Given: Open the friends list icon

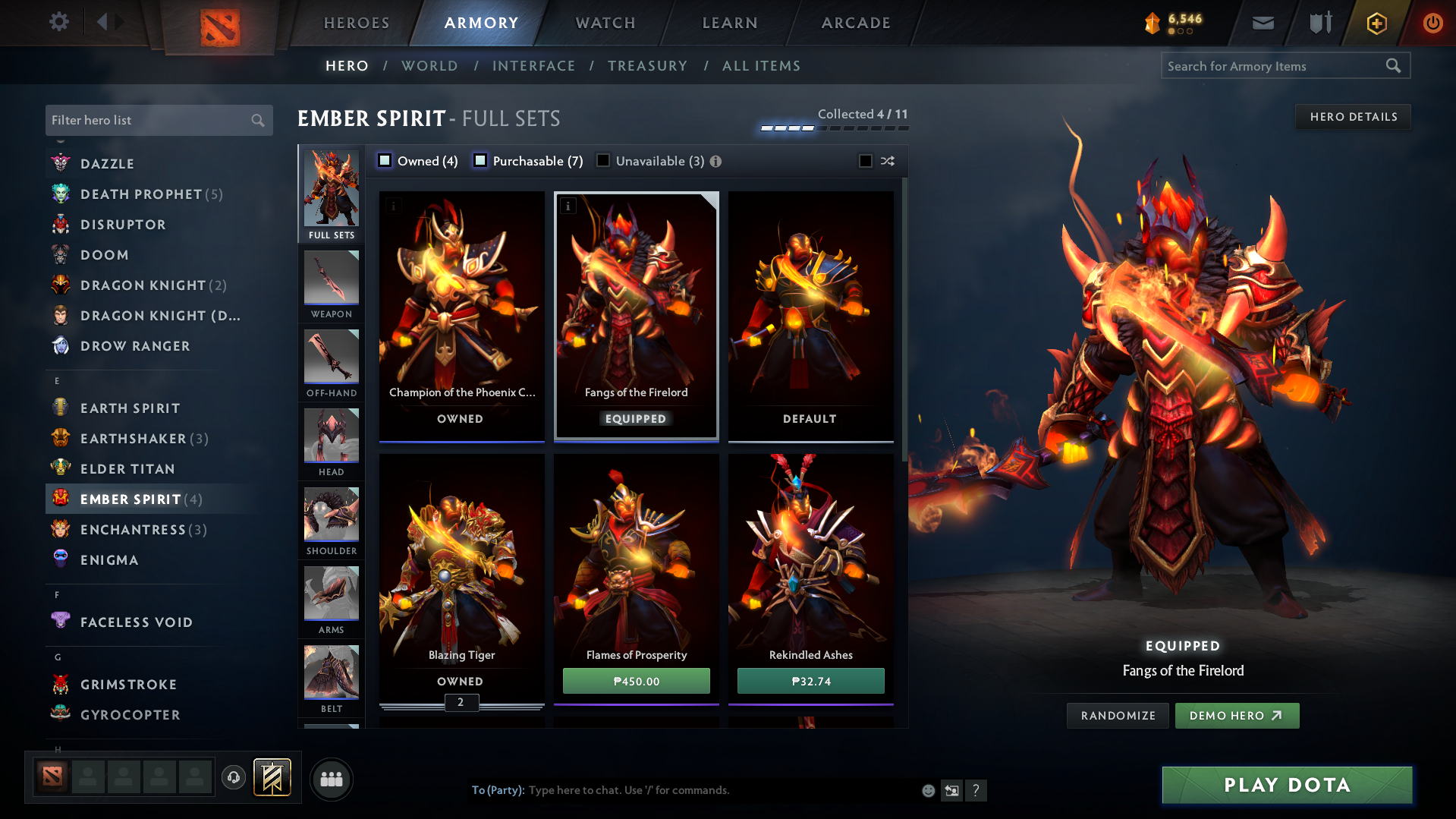Looking at the screenshot, I should [331, 779].
